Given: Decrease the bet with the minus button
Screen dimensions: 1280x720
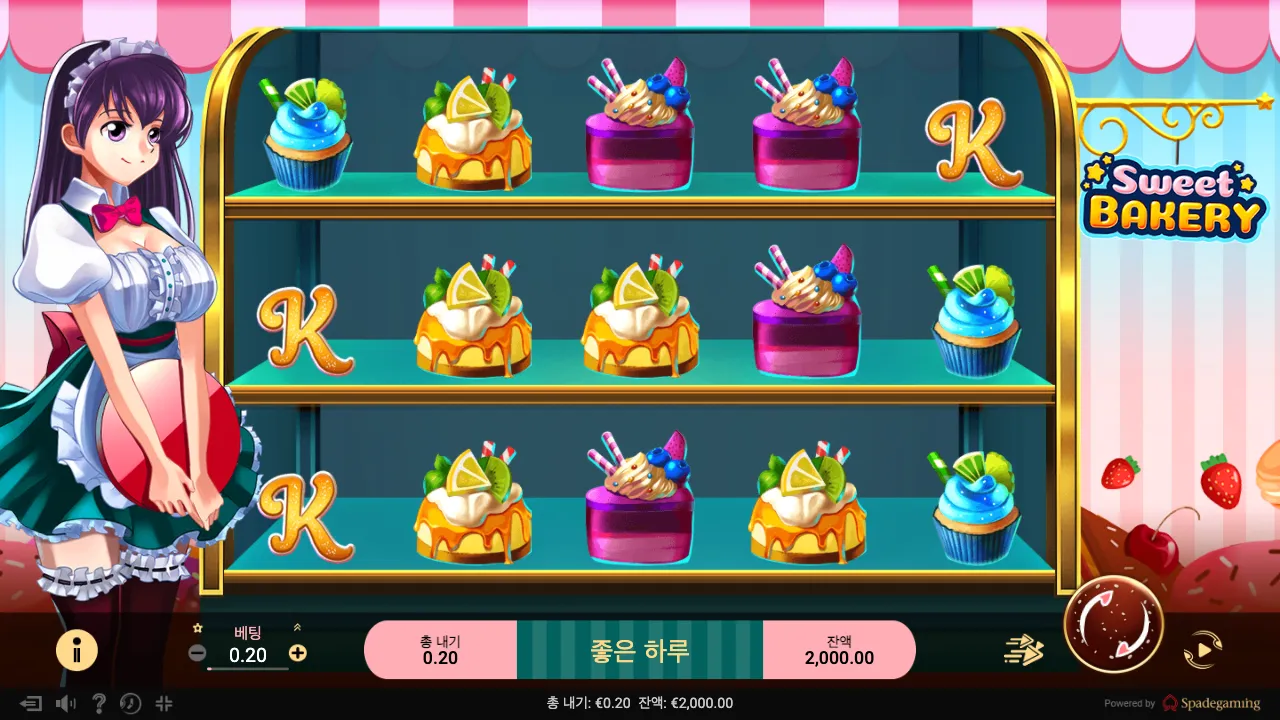Looking at the screenshot, I should coord(199,651).
